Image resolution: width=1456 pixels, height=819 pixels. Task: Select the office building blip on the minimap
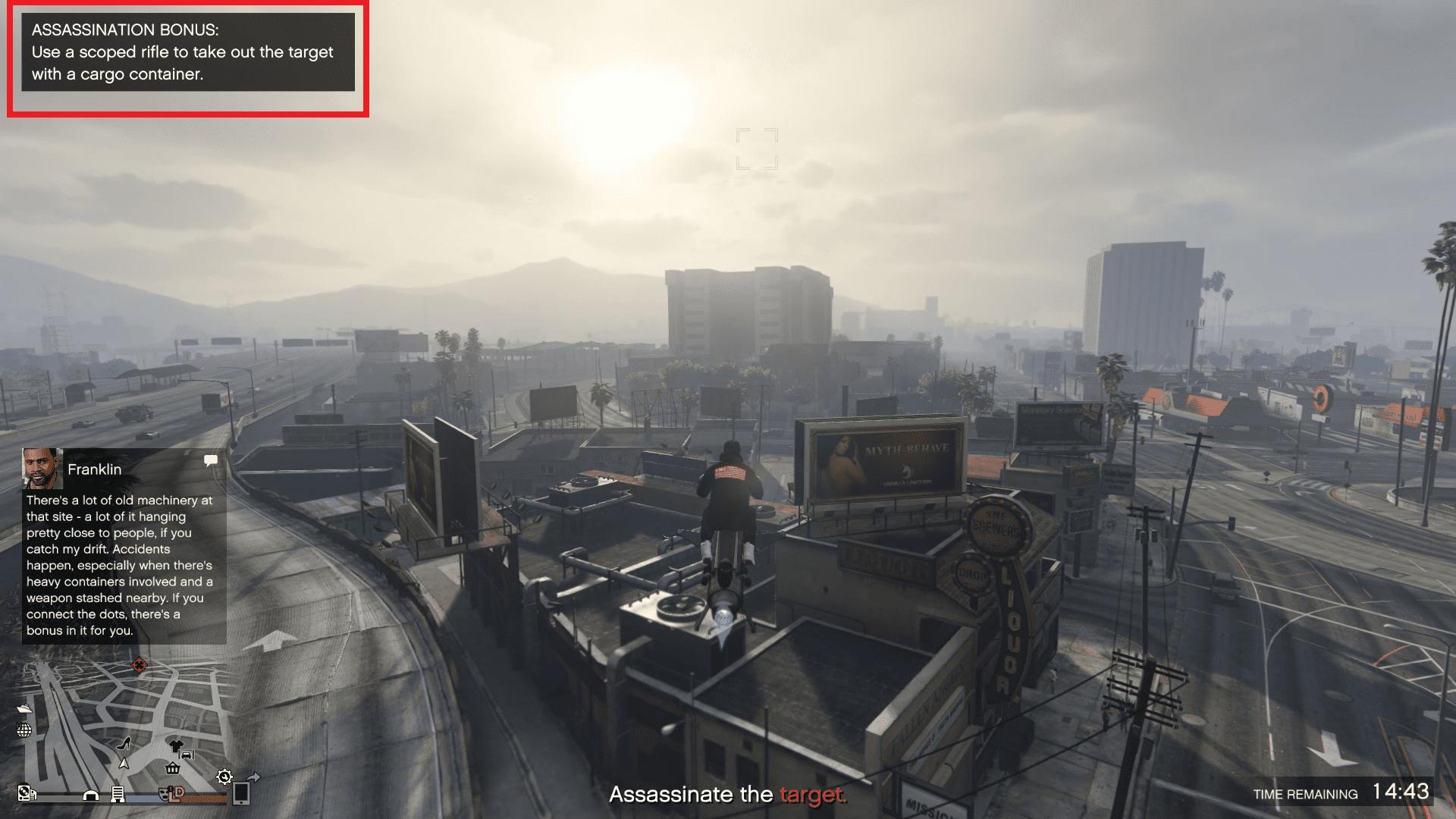click(x=118, y=795)
